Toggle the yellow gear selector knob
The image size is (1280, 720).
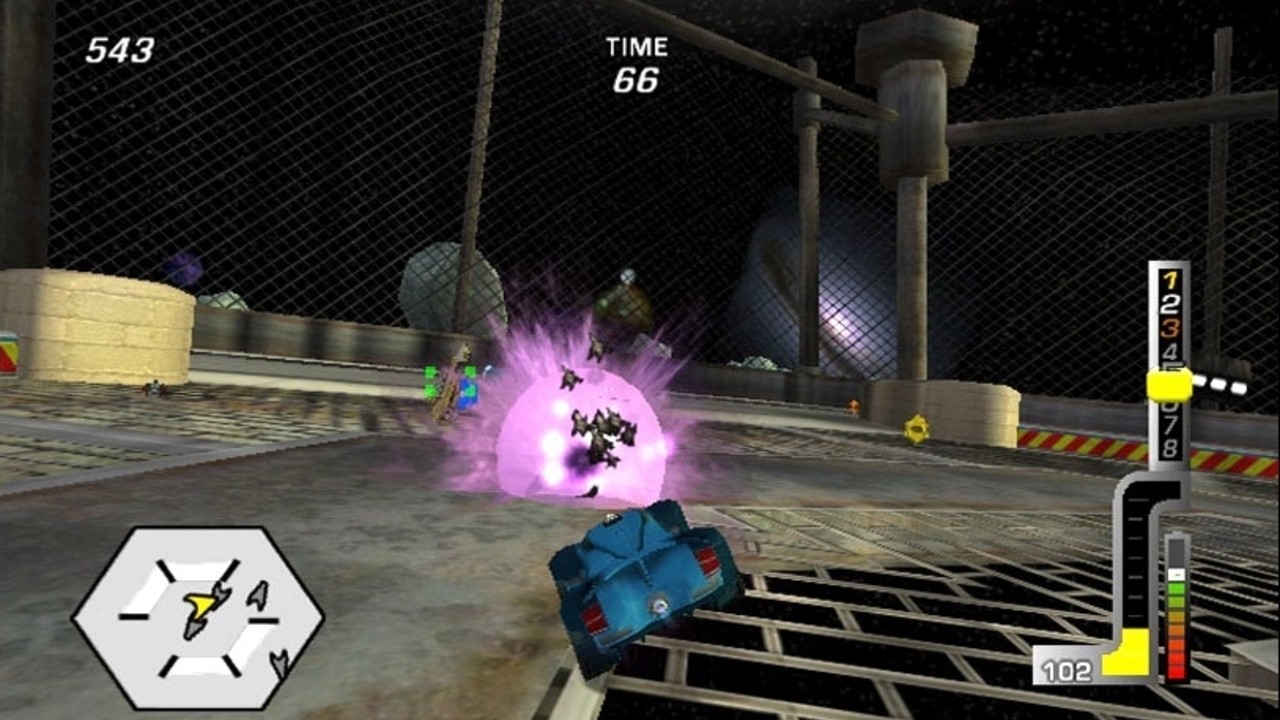coord(1170,384)
